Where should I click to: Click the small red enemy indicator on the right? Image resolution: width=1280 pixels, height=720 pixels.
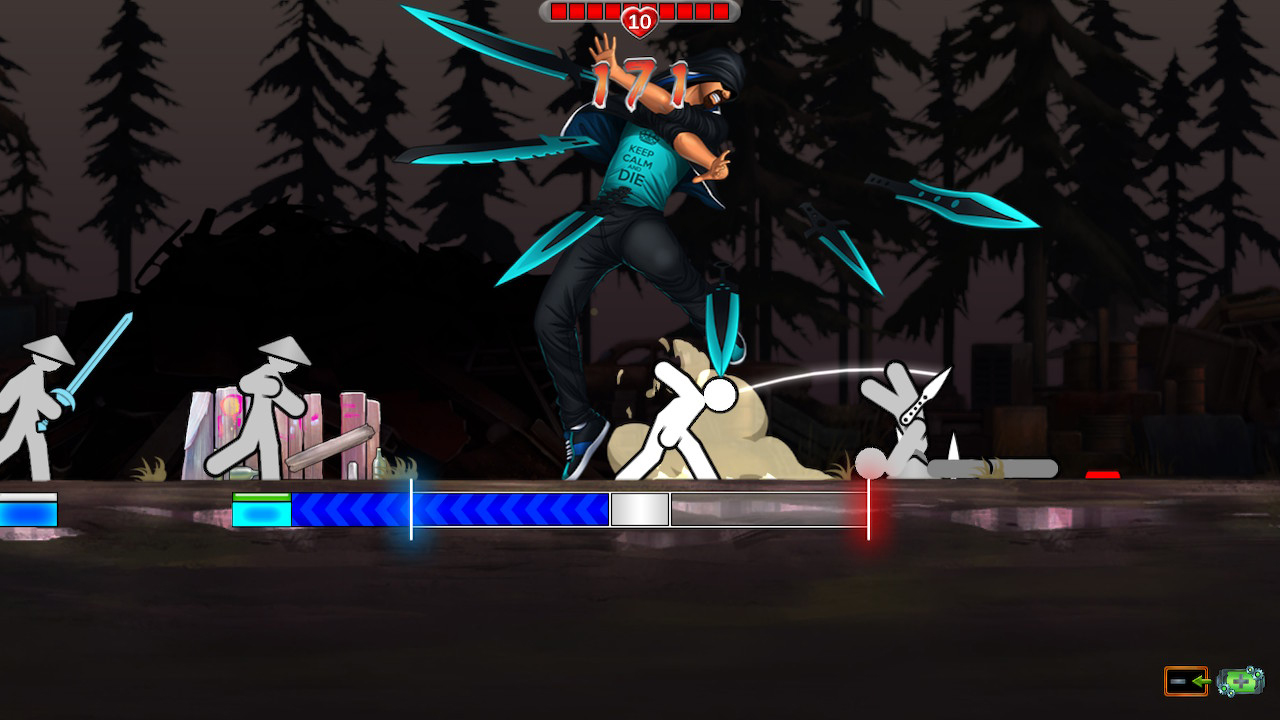click(1103, 477)
